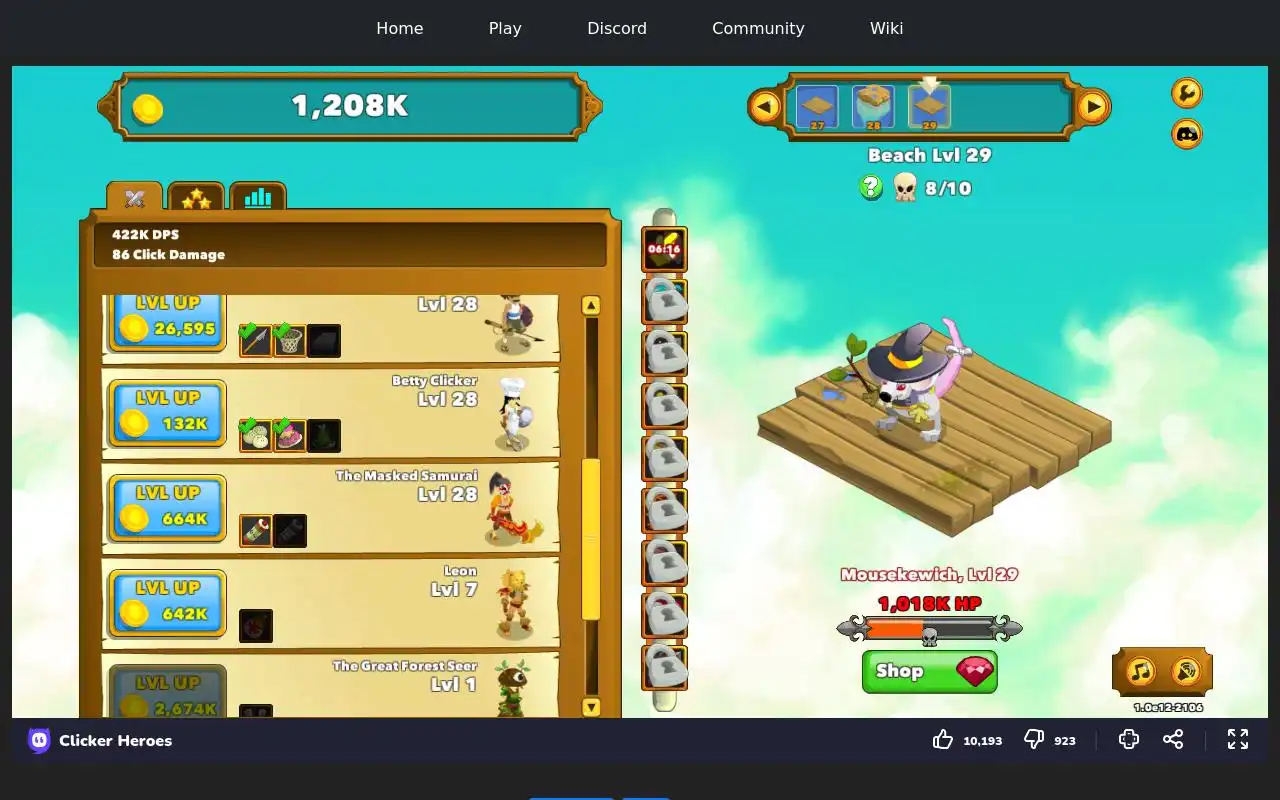Toggle the music note button
Image resolution: width=1280 pixels, height=800 pixels.
pyautogui.click(x=1141, y=671)
